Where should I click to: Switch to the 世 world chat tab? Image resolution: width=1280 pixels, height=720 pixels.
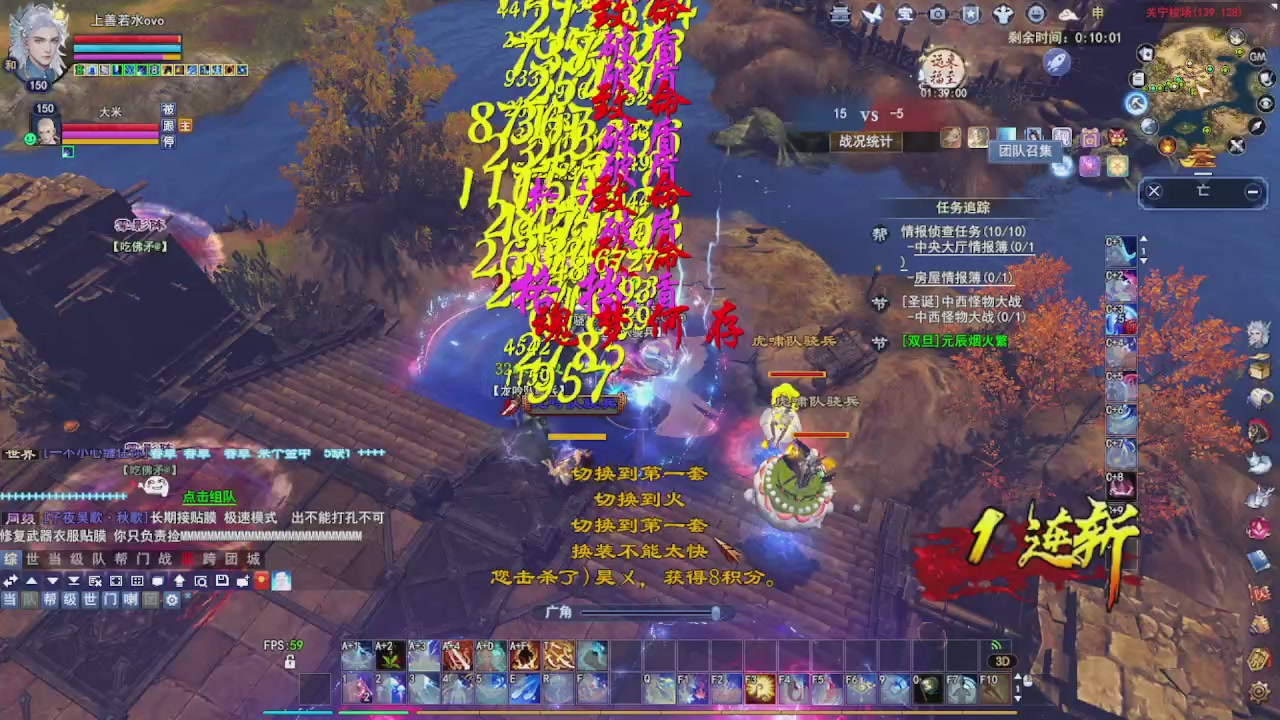[32, 559]
